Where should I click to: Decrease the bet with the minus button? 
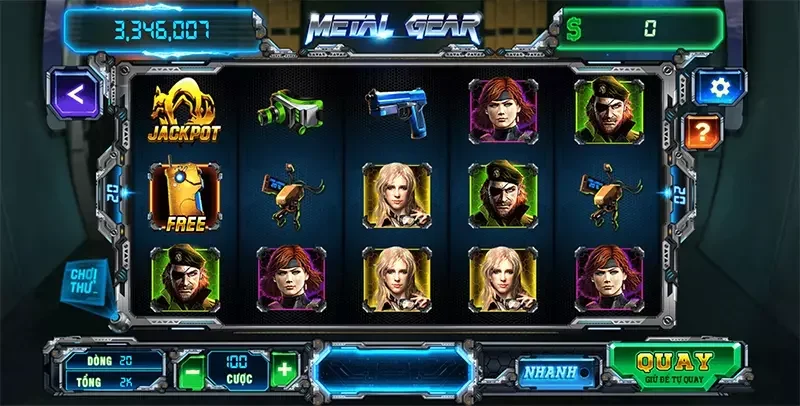click(193, 369)
